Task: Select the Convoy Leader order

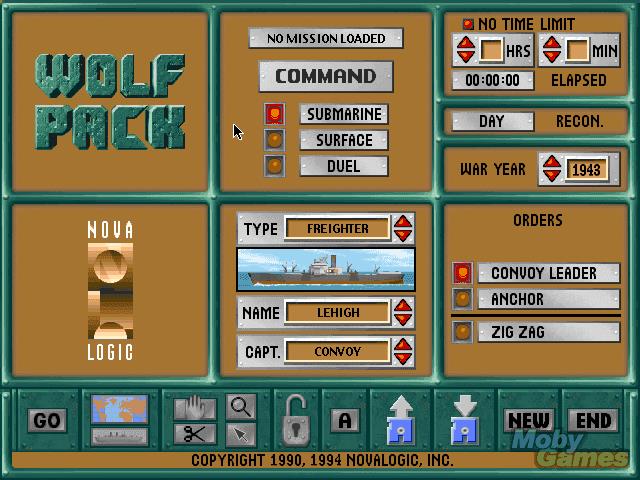Action: pyautogui.click(x=462, y=273)
